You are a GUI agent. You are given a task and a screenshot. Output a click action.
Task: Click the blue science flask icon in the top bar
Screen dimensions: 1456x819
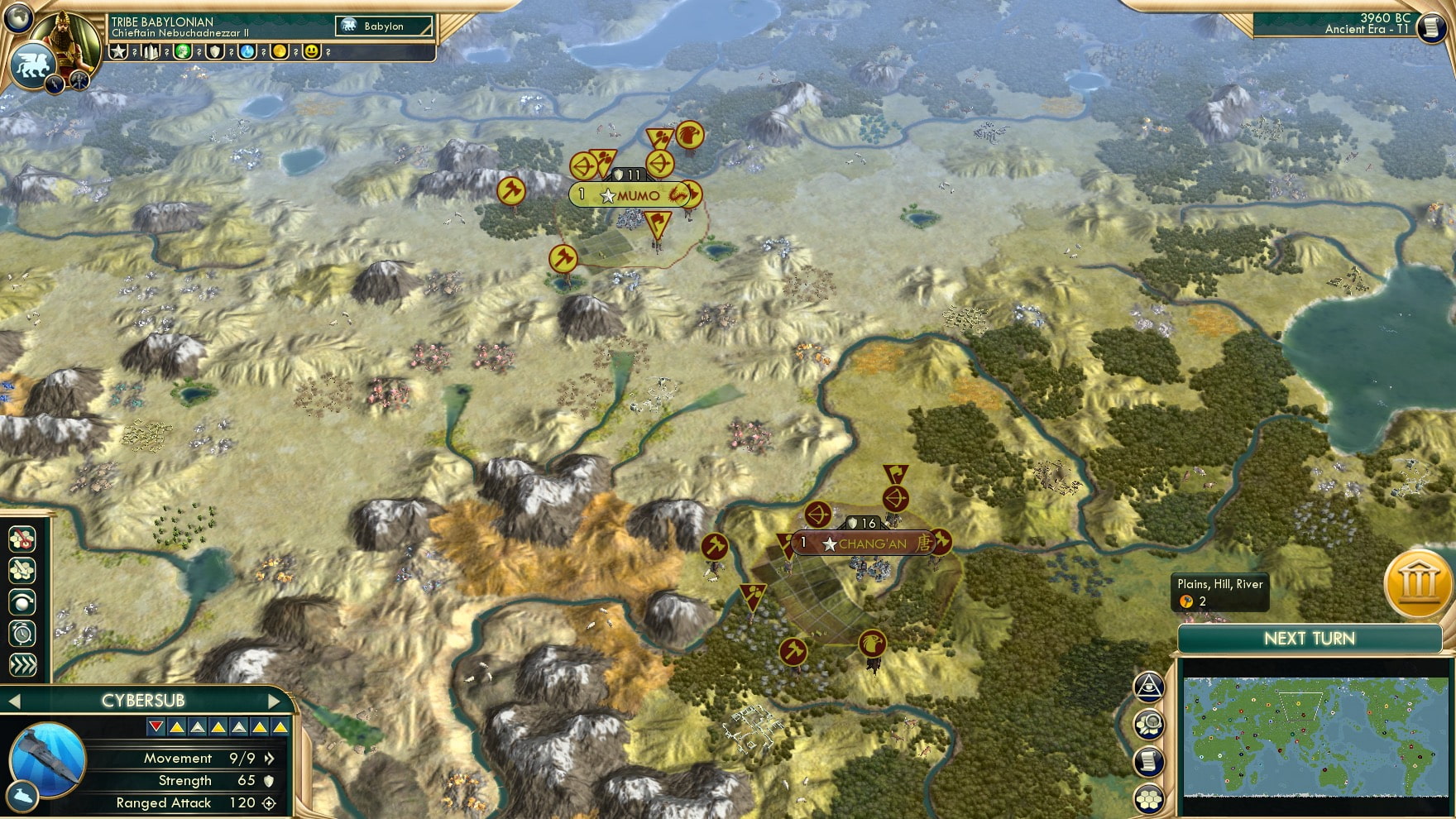pyautogui.click(x=247, y=52)
